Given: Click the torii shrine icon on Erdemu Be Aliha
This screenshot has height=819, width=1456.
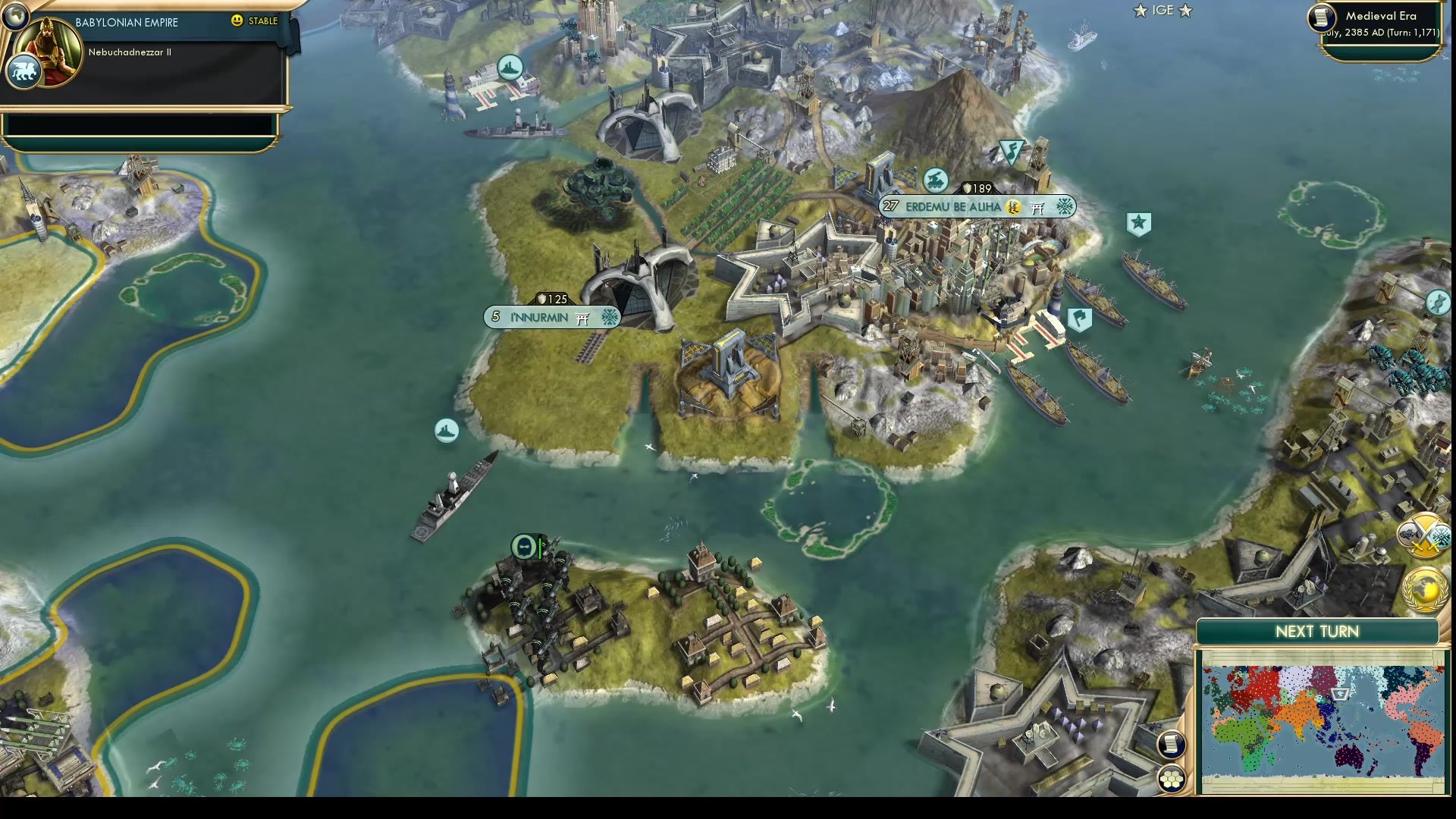Looking at the screenshot, I should [1037, 208].
